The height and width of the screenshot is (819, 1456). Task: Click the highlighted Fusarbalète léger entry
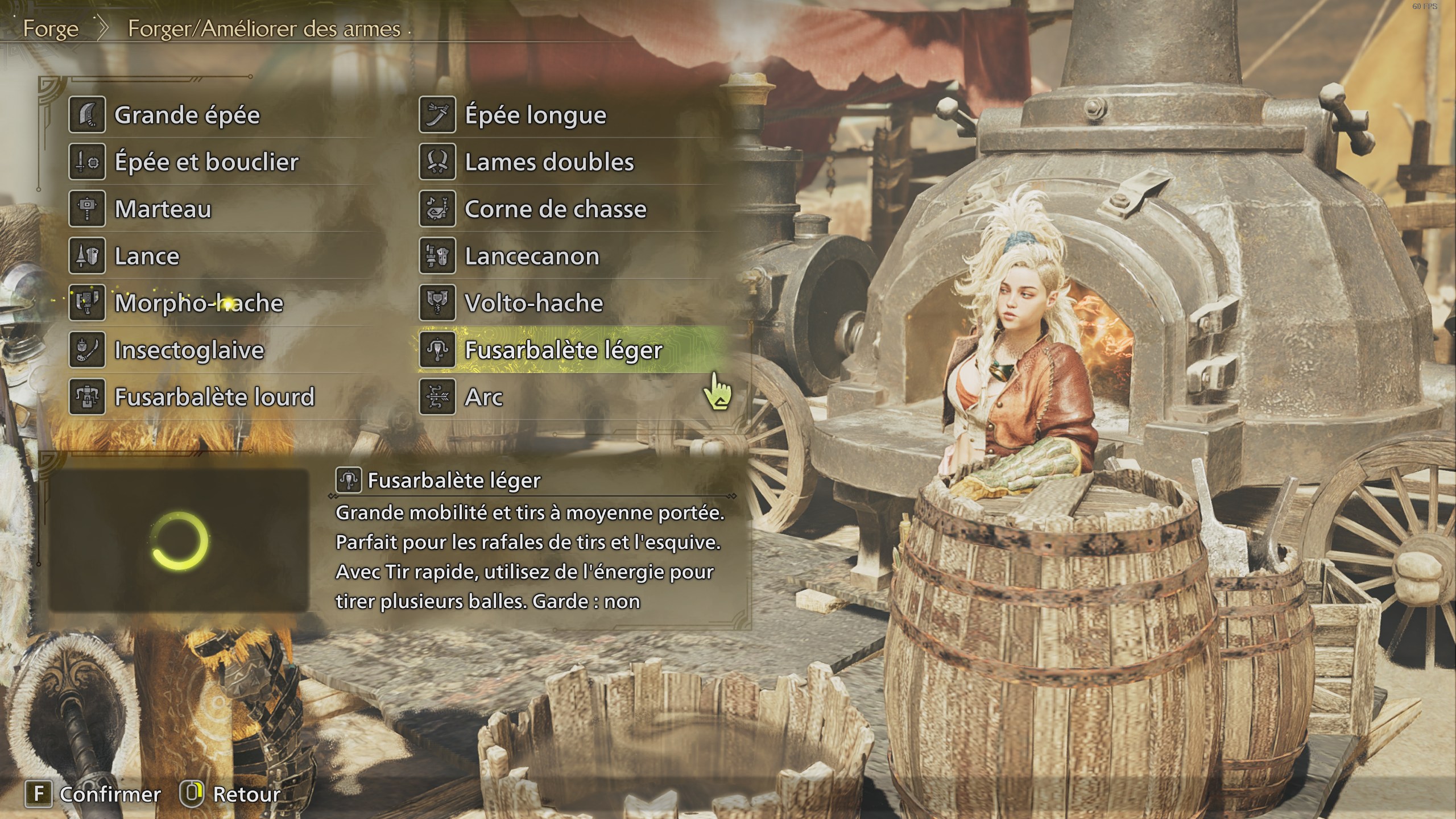click(563, 350)
